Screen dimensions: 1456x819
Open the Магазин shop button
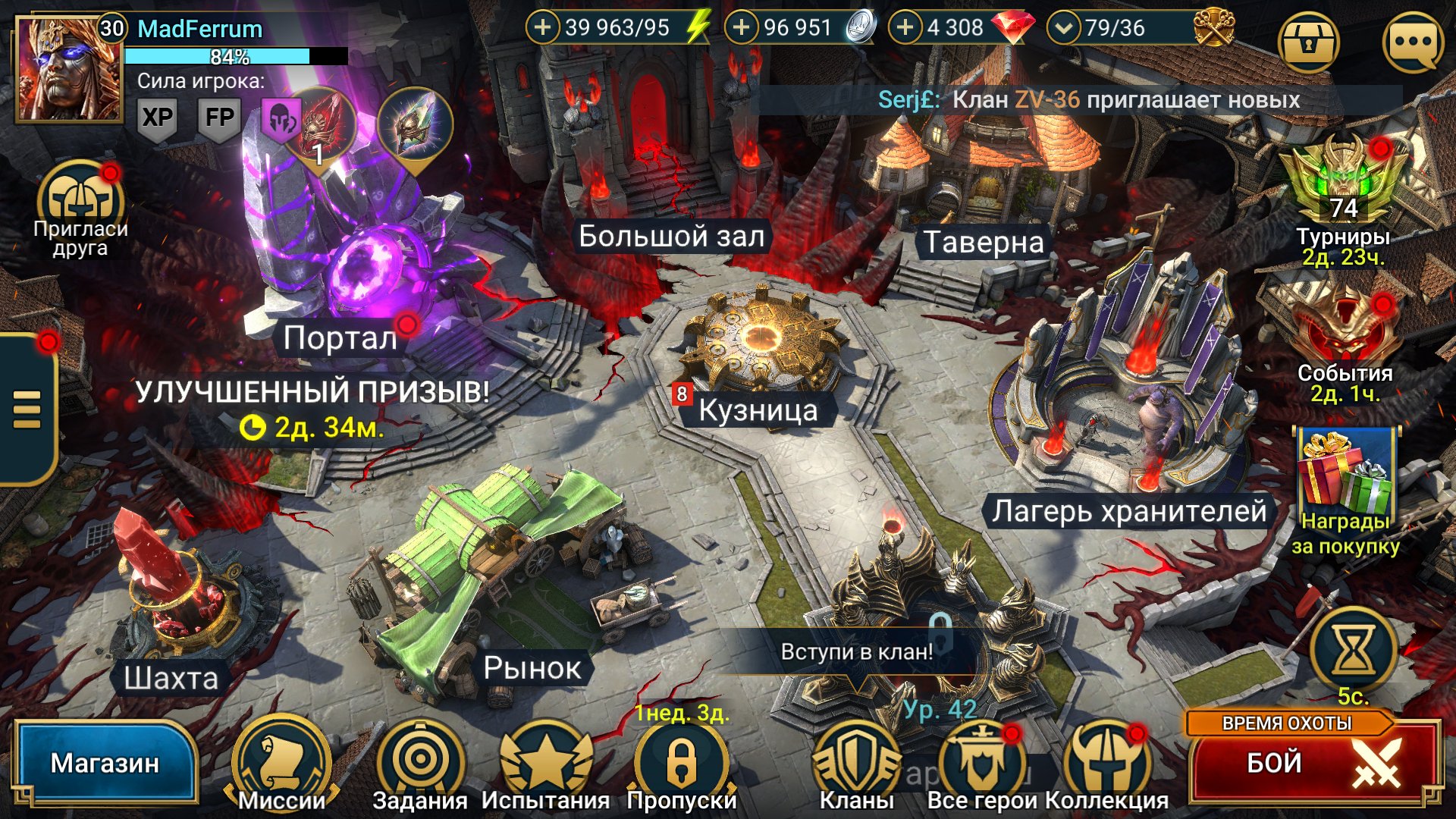105,763
